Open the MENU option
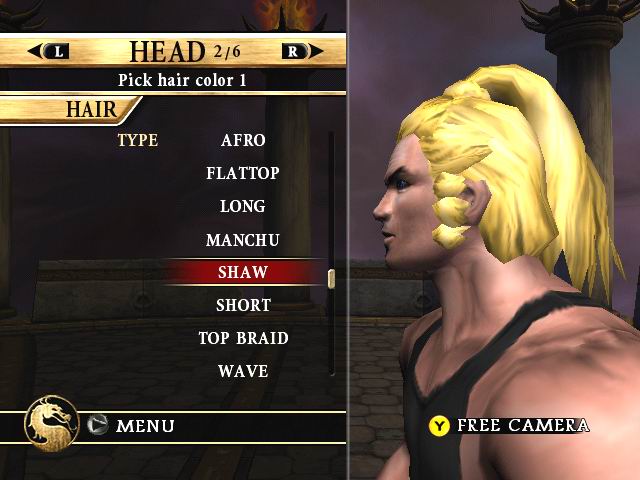Image resolution: width=640 pixels, height=480 pixels. click(x=133, y=426)
